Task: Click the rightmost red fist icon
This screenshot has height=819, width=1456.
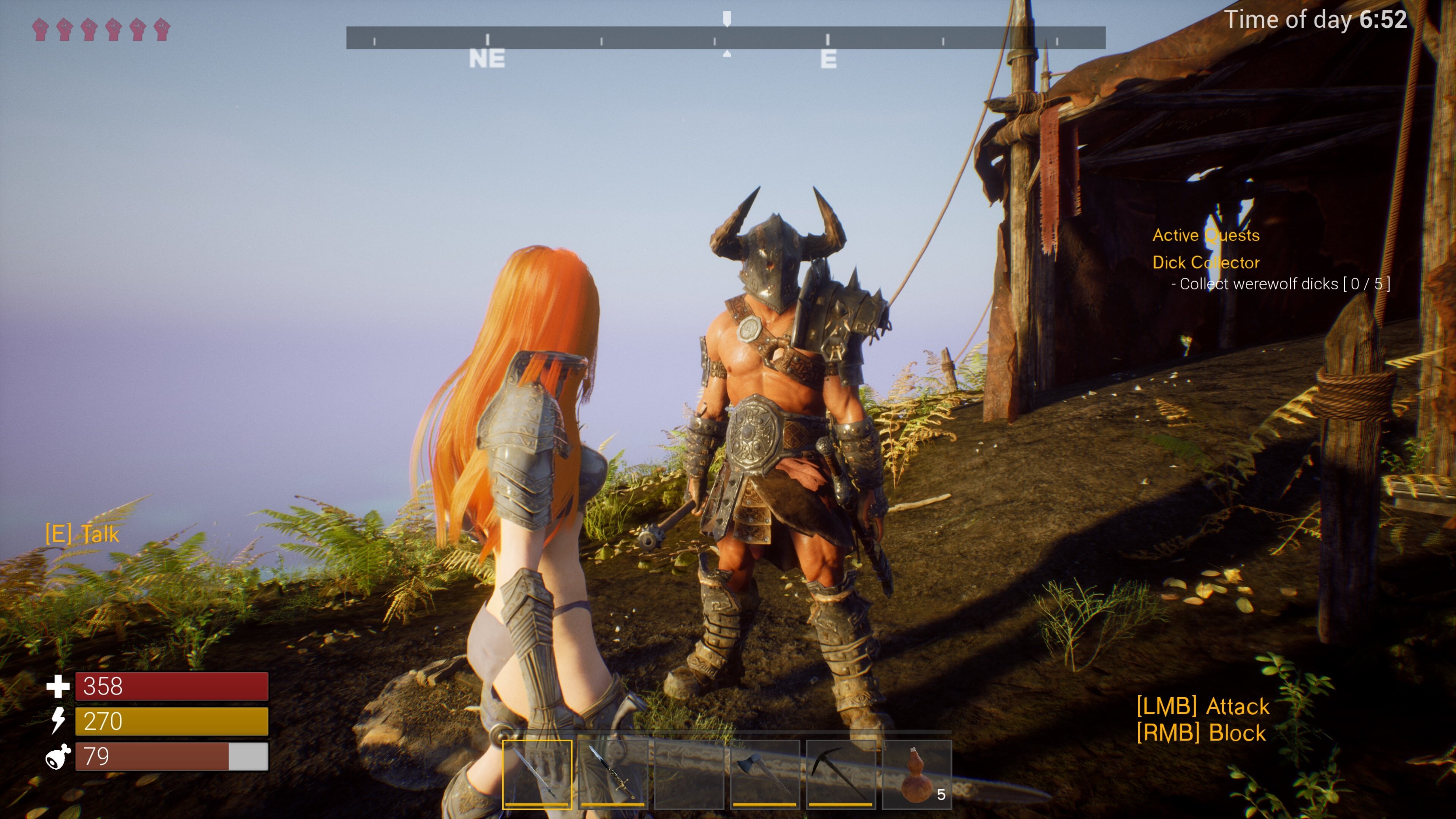Action: coord(162,29)
